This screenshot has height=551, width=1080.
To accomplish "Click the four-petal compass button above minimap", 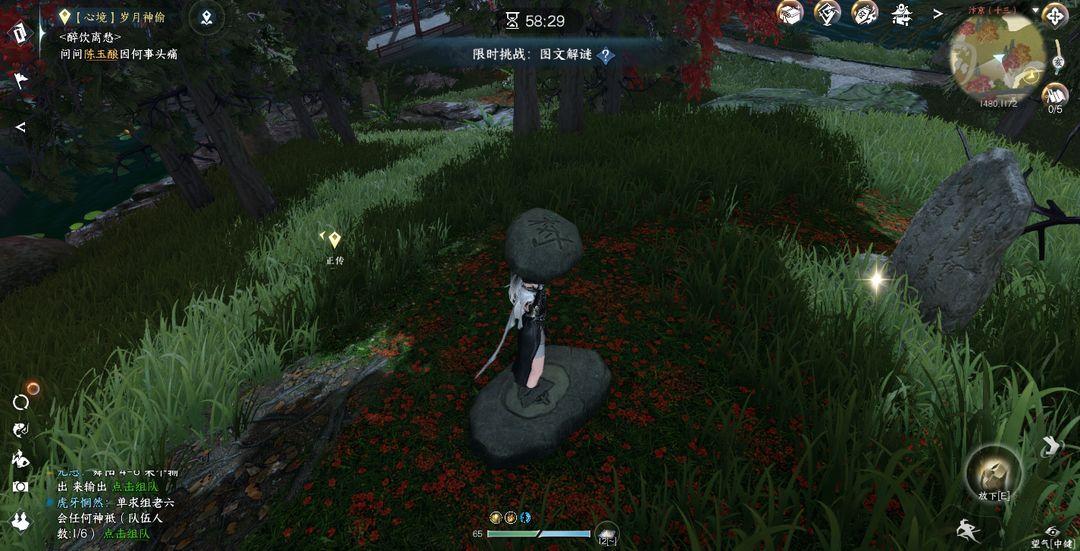I will pyautogui.click(x=1055, y=15).
